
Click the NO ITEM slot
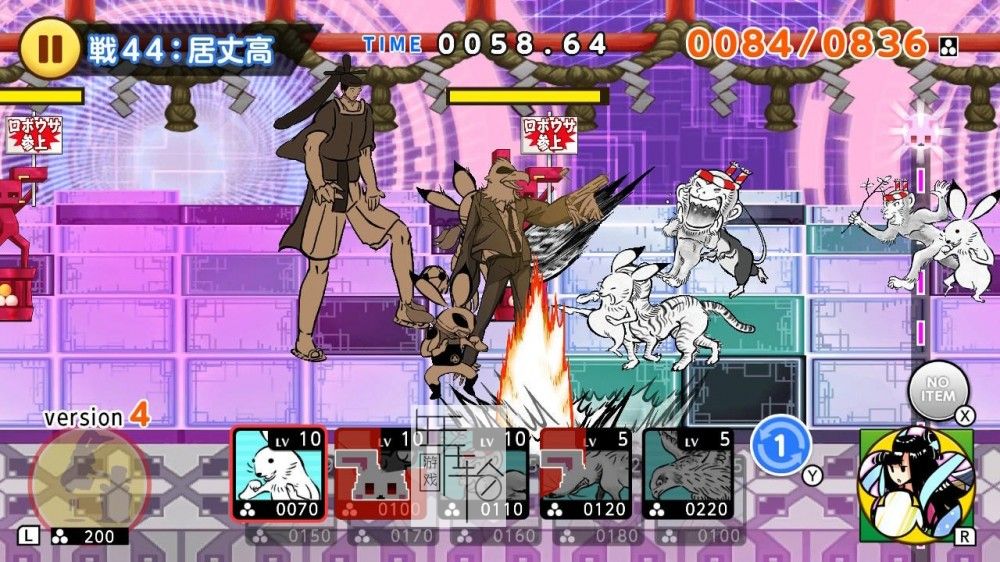[938, 390]
